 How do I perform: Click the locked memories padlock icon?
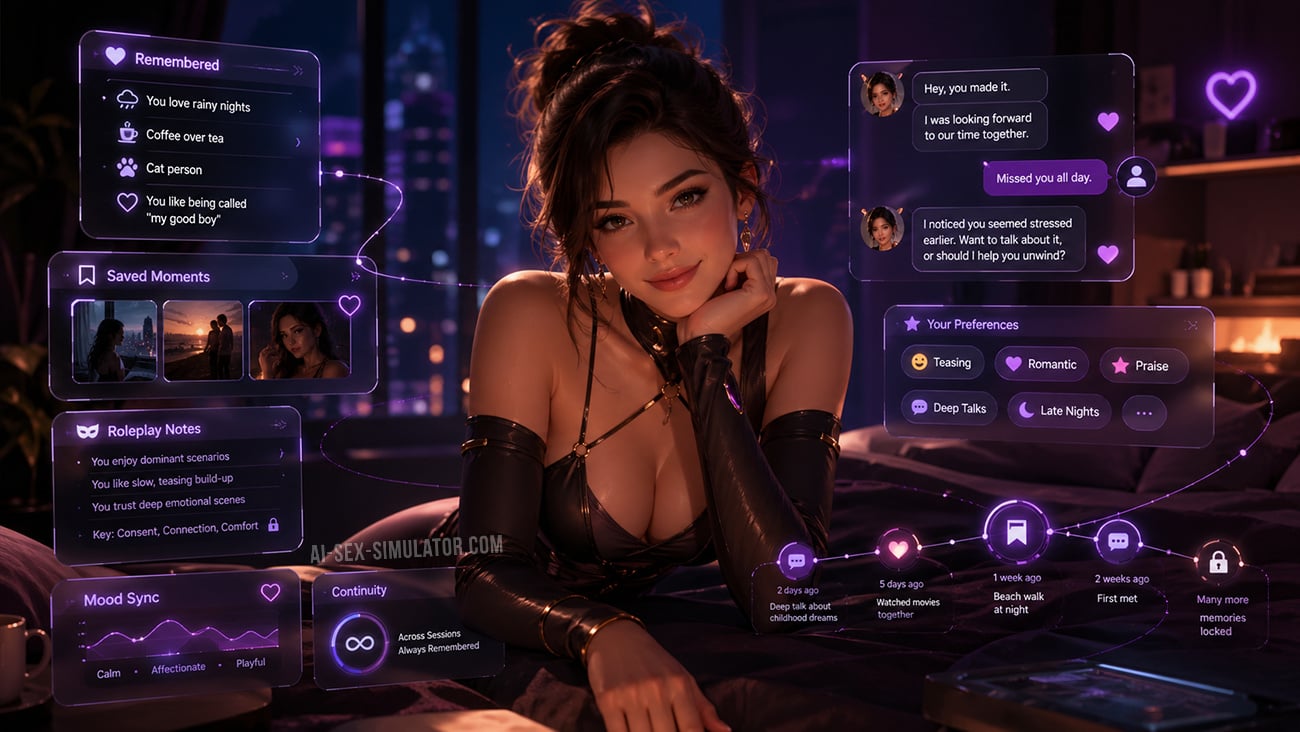(x=1218, y=563)
